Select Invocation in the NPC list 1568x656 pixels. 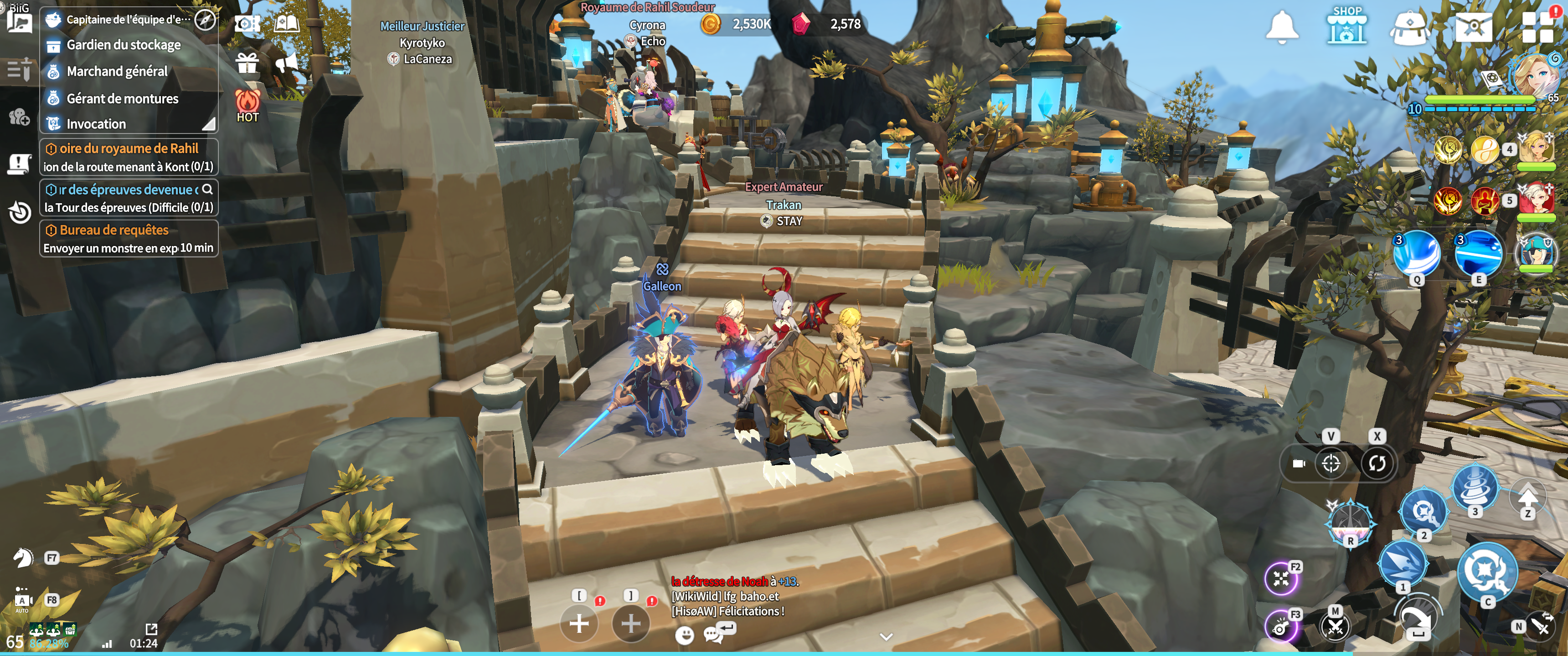(96, 124)
